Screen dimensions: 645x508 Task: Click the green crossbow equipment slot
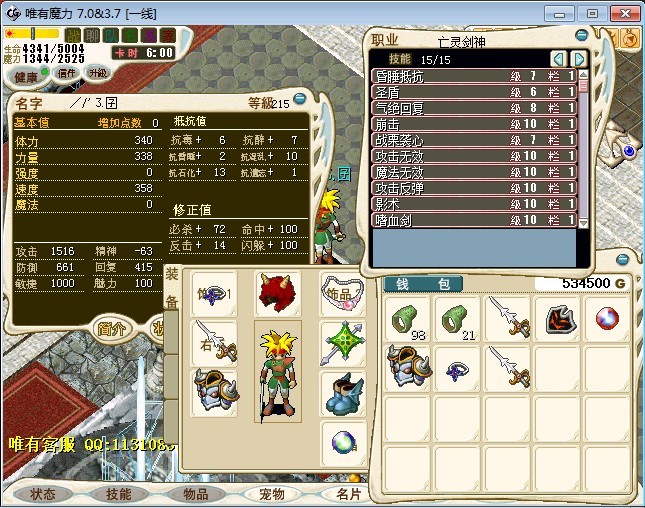343,342
